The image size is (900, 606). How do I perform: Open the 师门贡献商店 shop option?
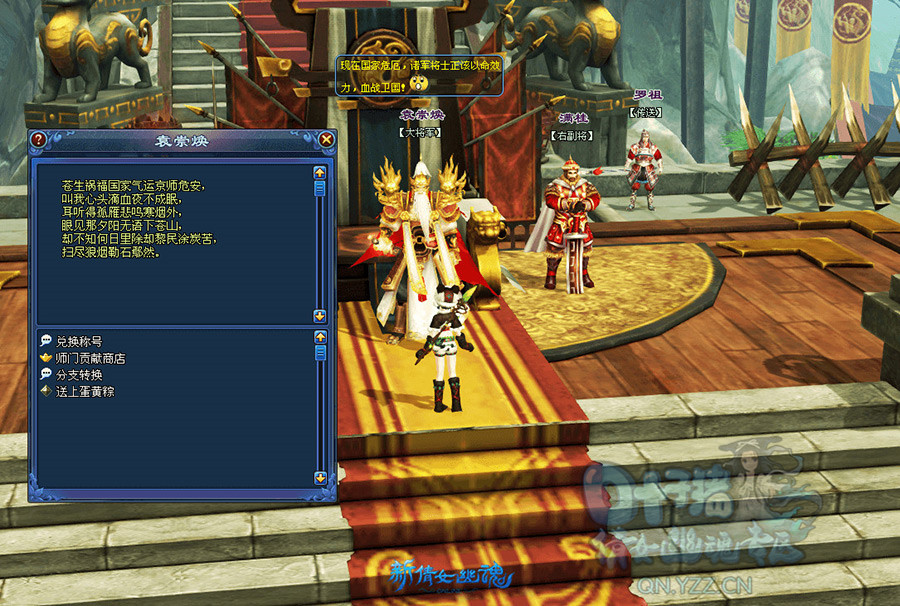pos(90,358)
